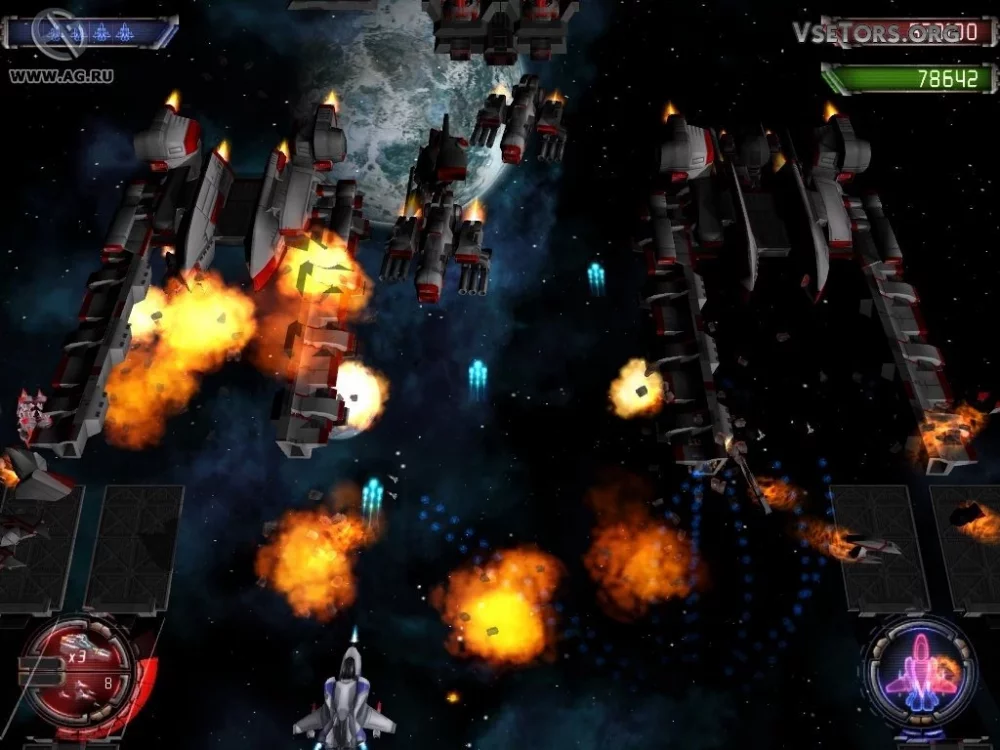Click the VSETORS.ORG watermark text
Viewport: 1000px width, 750px height.
coord(864,32)
